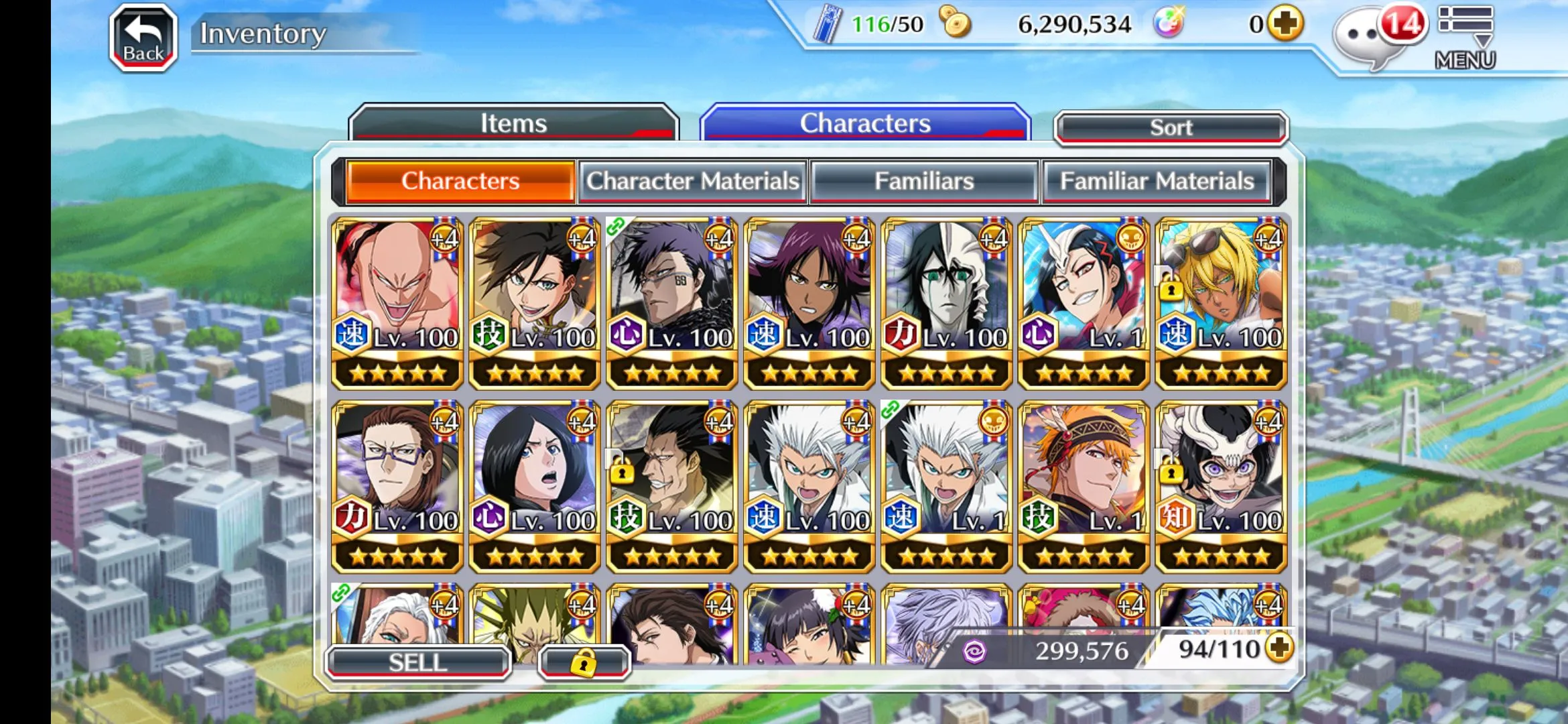Open the Sort options
The height and width of the screenshot is (724, 1568).
[x=1171, y=127]
